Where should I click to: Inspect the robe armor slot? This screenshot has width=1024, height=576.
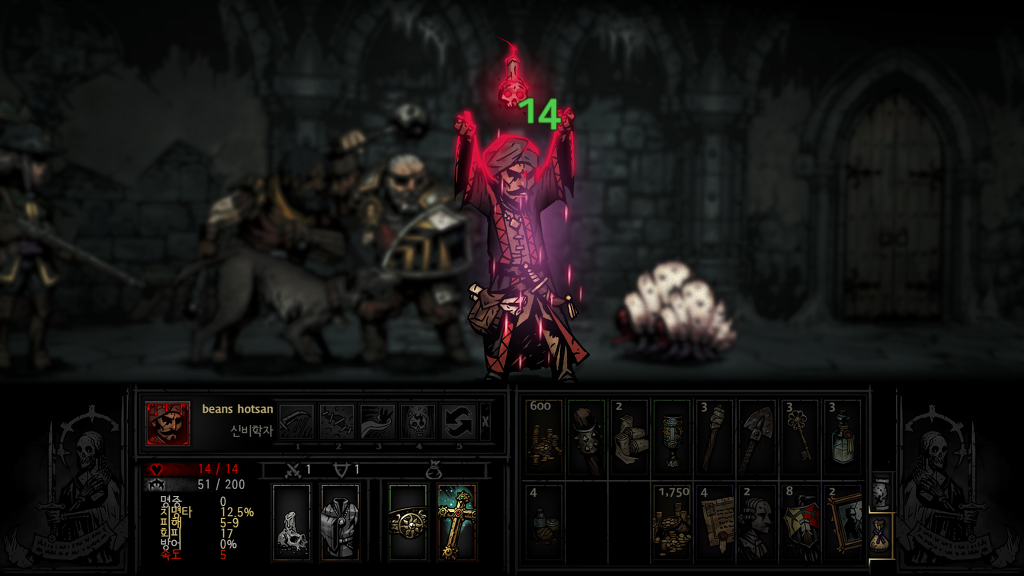[339, 521]
